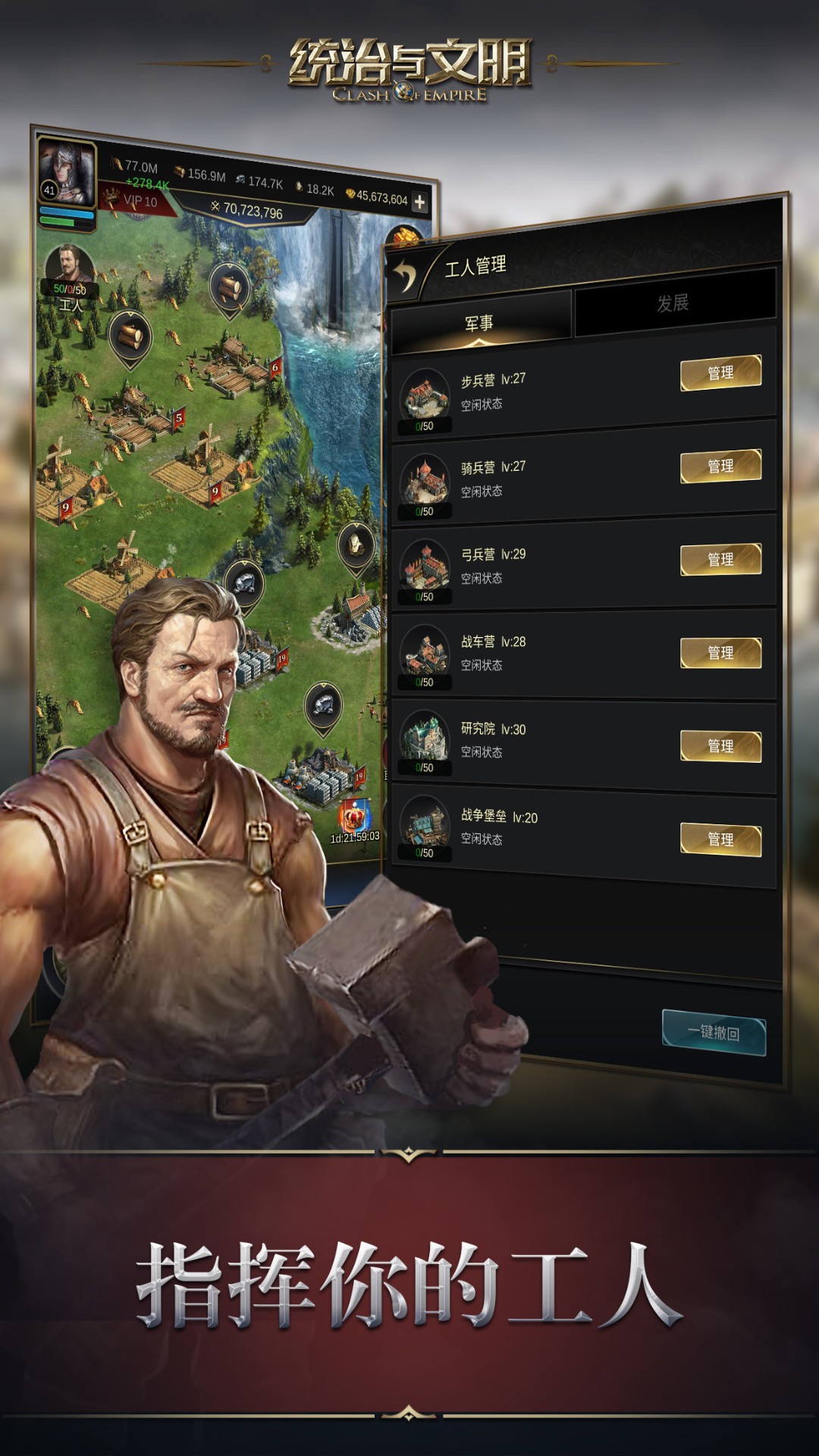Click 管理 for 骑兵营
This screenshot has height=1456, width=819.
point(720,466)
